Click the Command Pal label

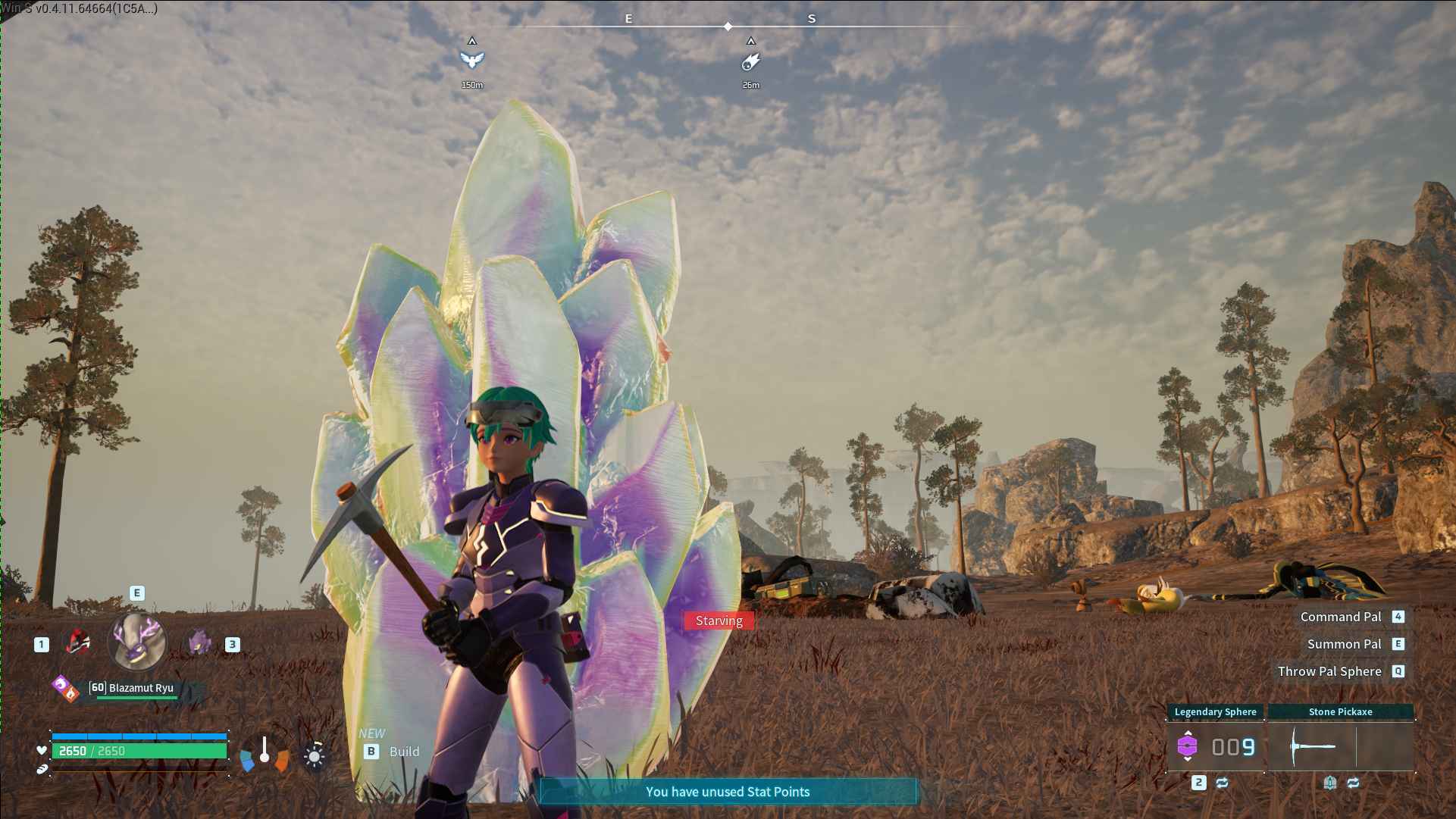point(1341,617)
